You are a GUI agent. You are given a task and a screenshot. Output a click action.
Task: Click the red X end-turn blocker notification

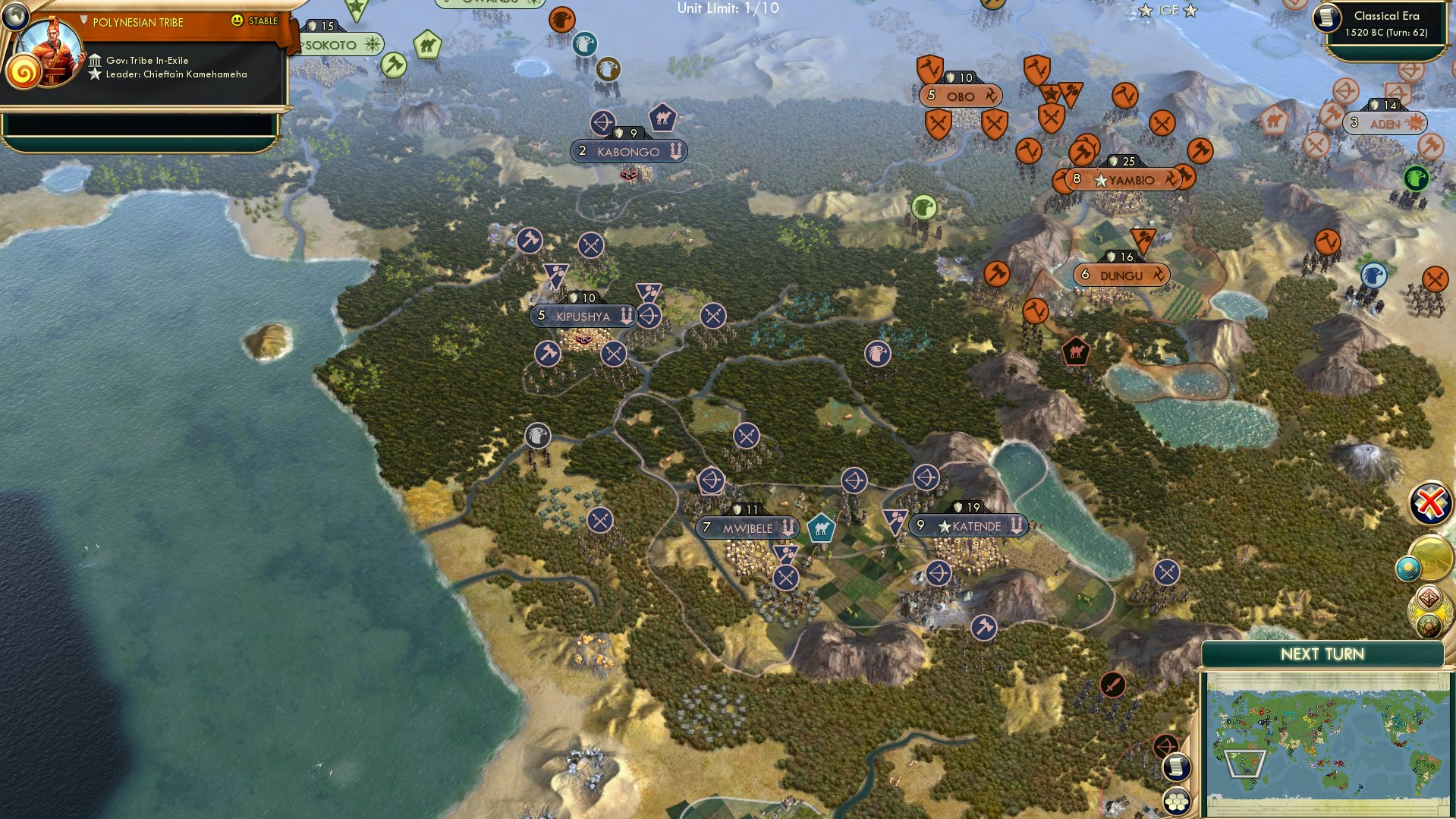[x=1430, y=501]
